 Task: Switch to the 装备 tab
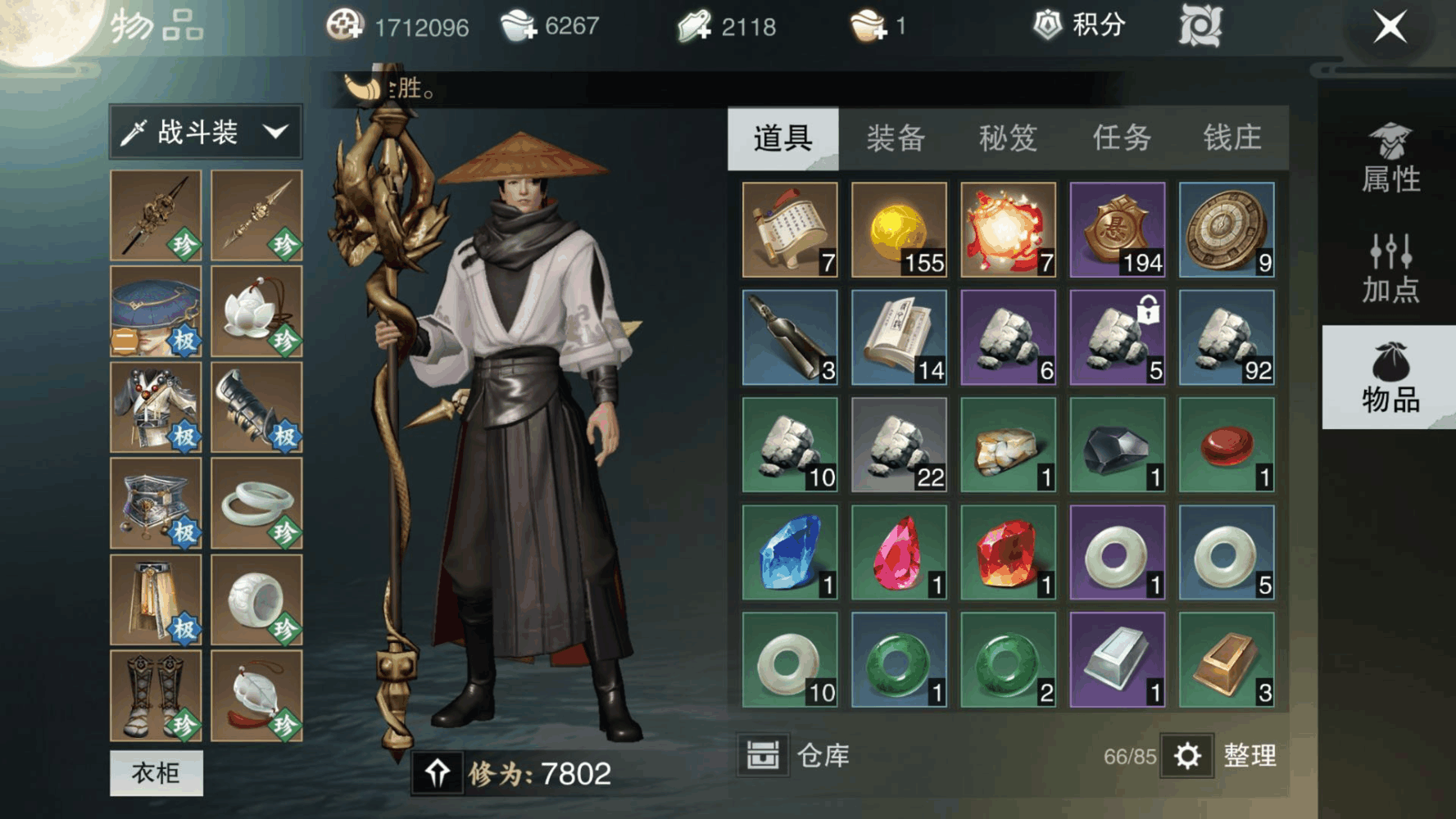[x=896, y=138]
